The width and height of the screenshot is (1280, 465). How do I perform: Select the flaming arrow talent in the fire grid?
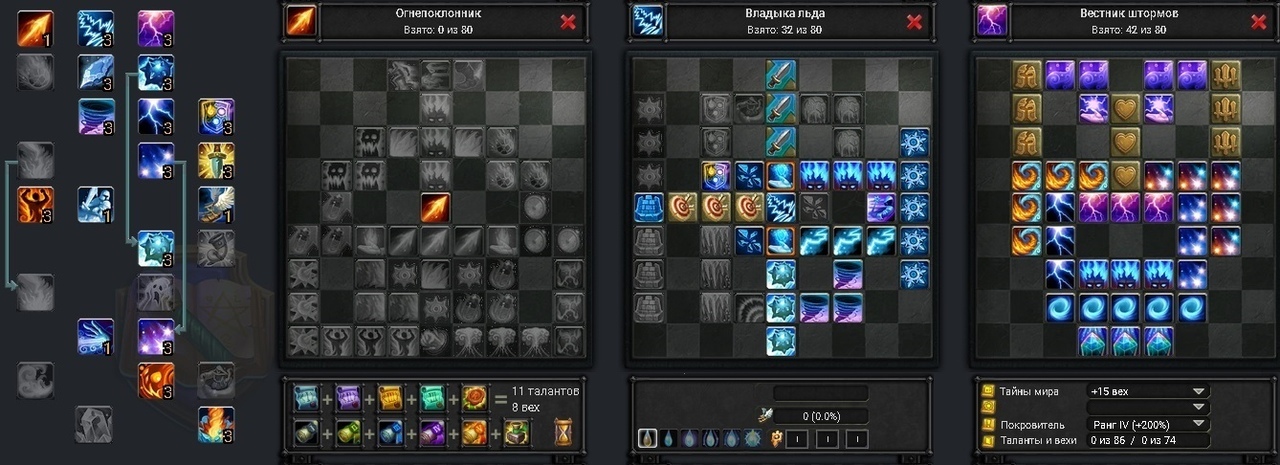(x=436, y=208)
